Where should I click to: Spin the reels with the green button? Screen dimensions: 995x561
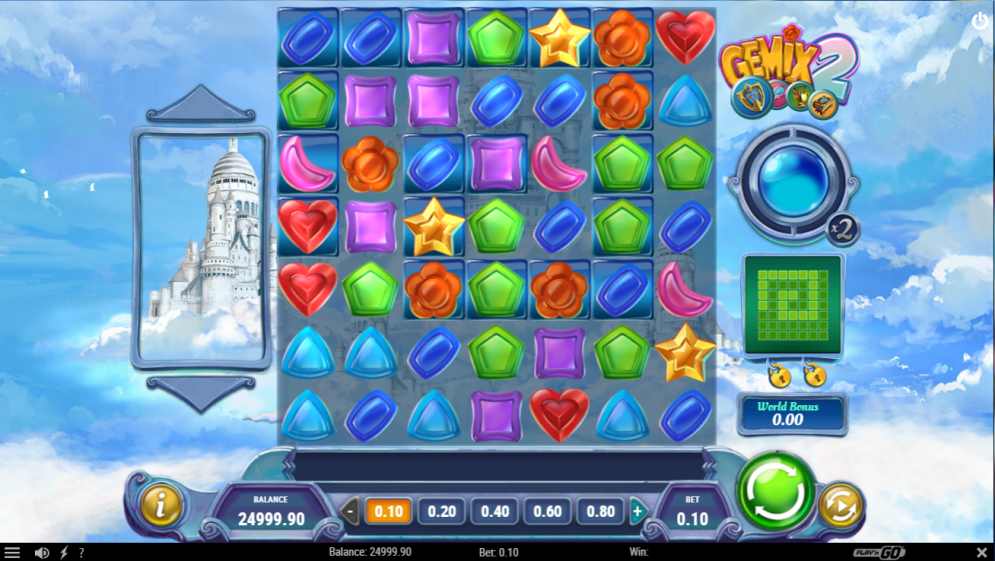[x=776, y=491]
